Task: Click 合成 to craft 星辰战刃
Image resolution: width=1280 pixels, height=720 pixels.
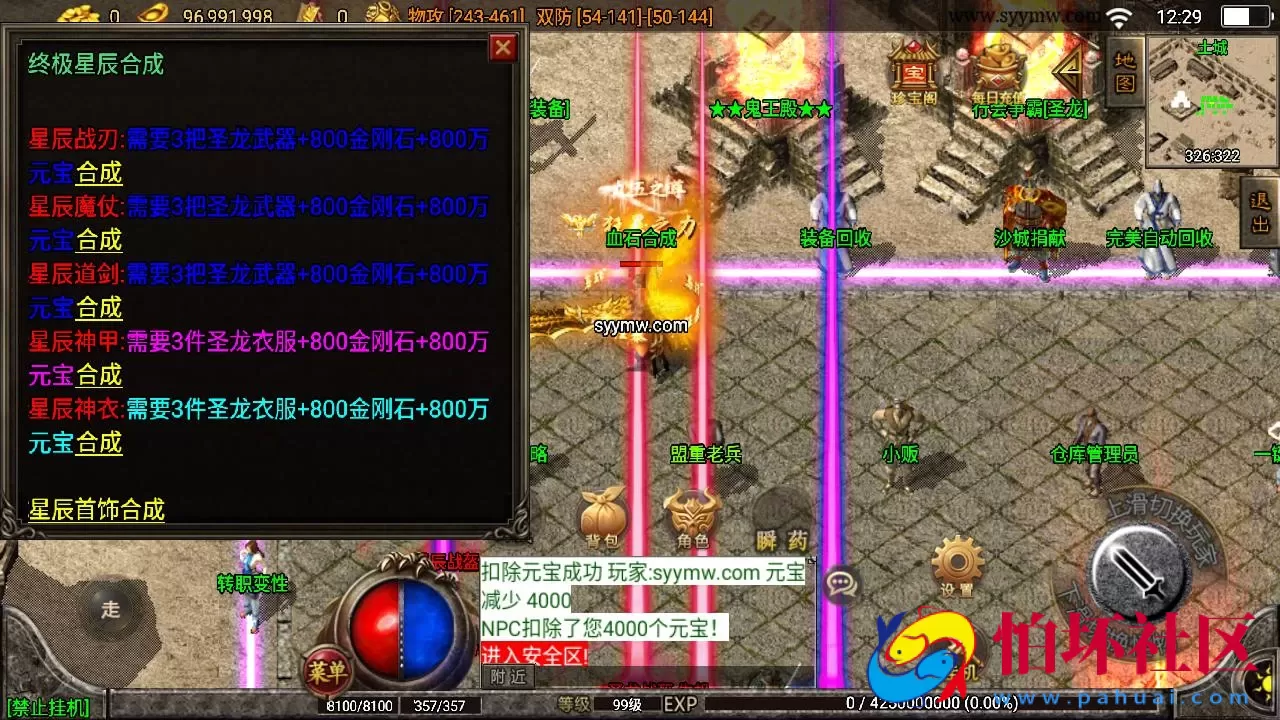Action: point(101,173)
